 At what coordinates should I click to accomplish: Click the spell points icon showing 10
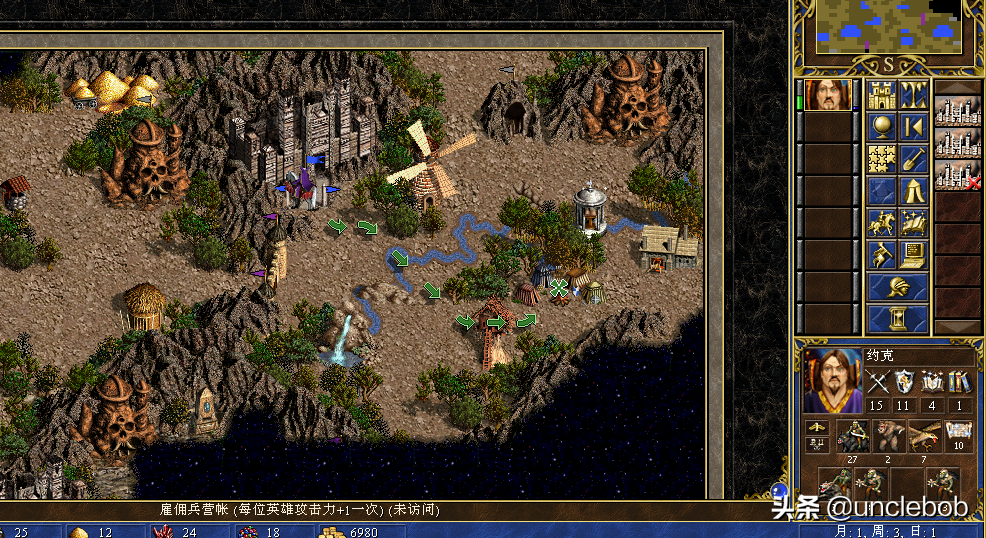(x=958, y=436)
